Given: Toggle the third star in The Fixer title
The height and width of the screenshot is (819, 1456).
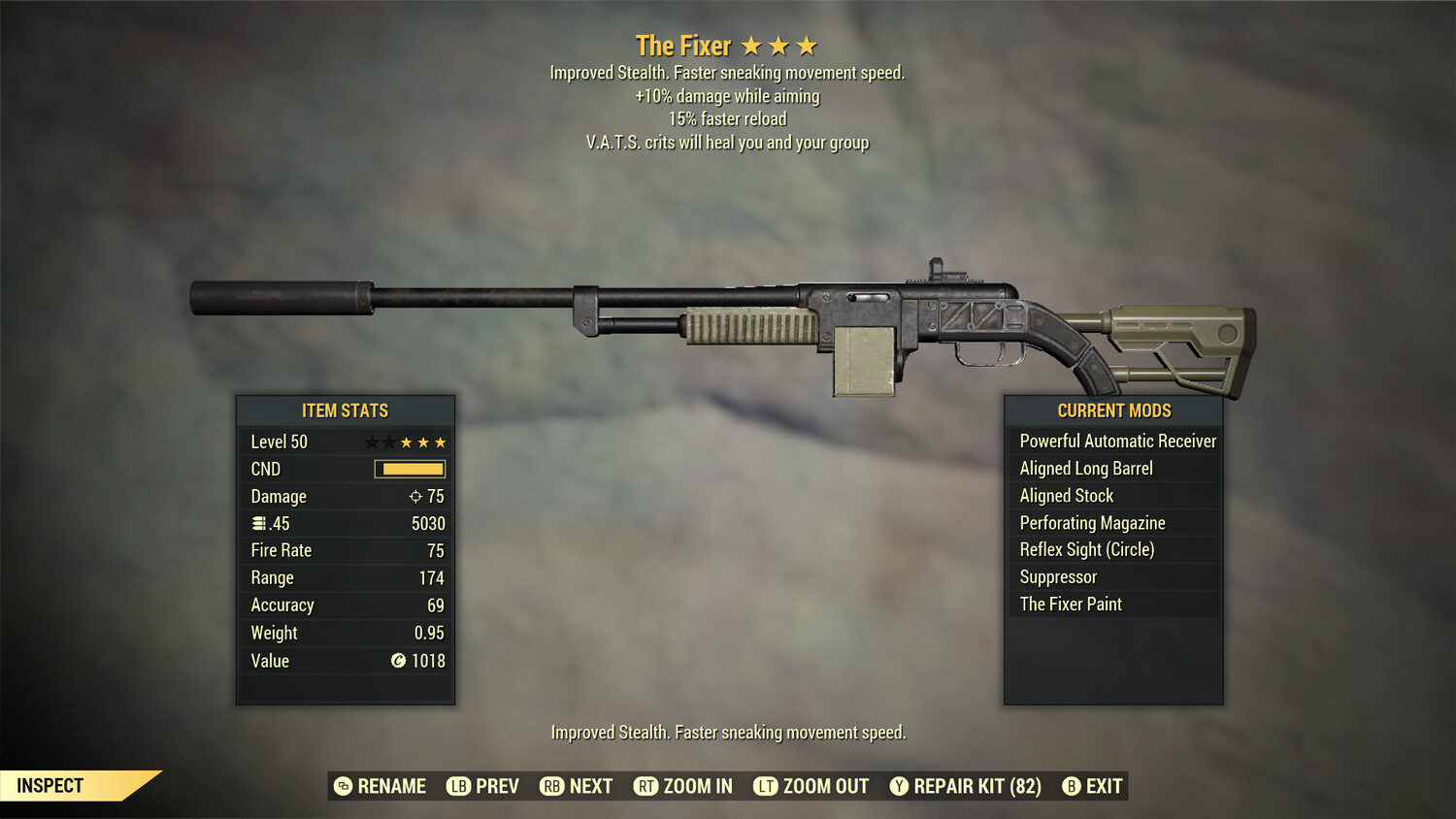Looking at the screenshot, I should [x=809, y=45].
